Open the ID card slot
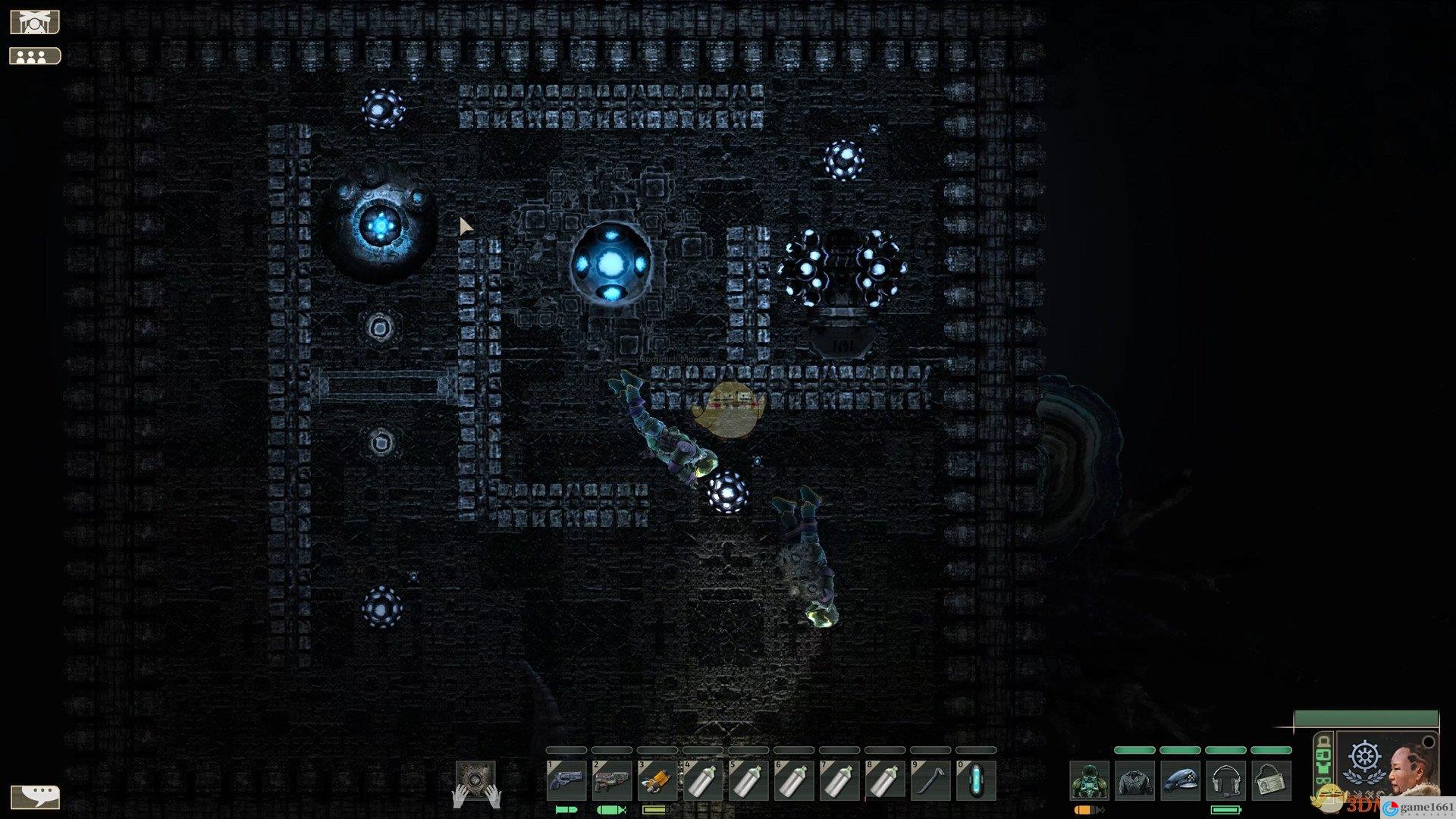The image size is (1456, 819). (x=1271, y=781)
